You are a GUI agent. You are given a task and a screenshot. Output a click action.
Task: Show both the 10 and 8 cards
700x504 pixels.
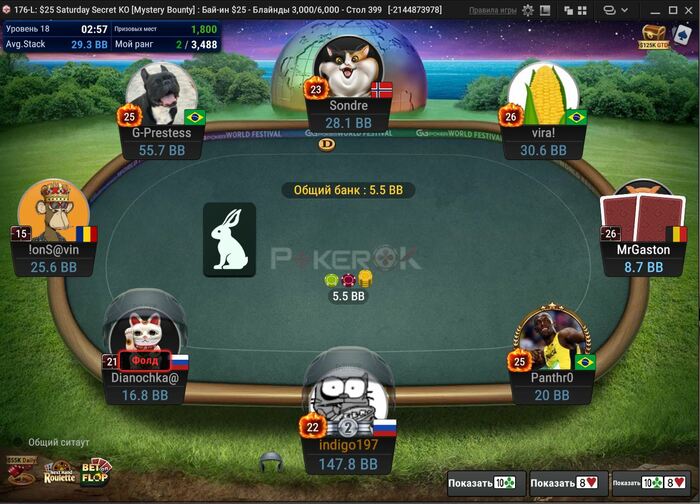pyautogui.click(x=650, y=484)
